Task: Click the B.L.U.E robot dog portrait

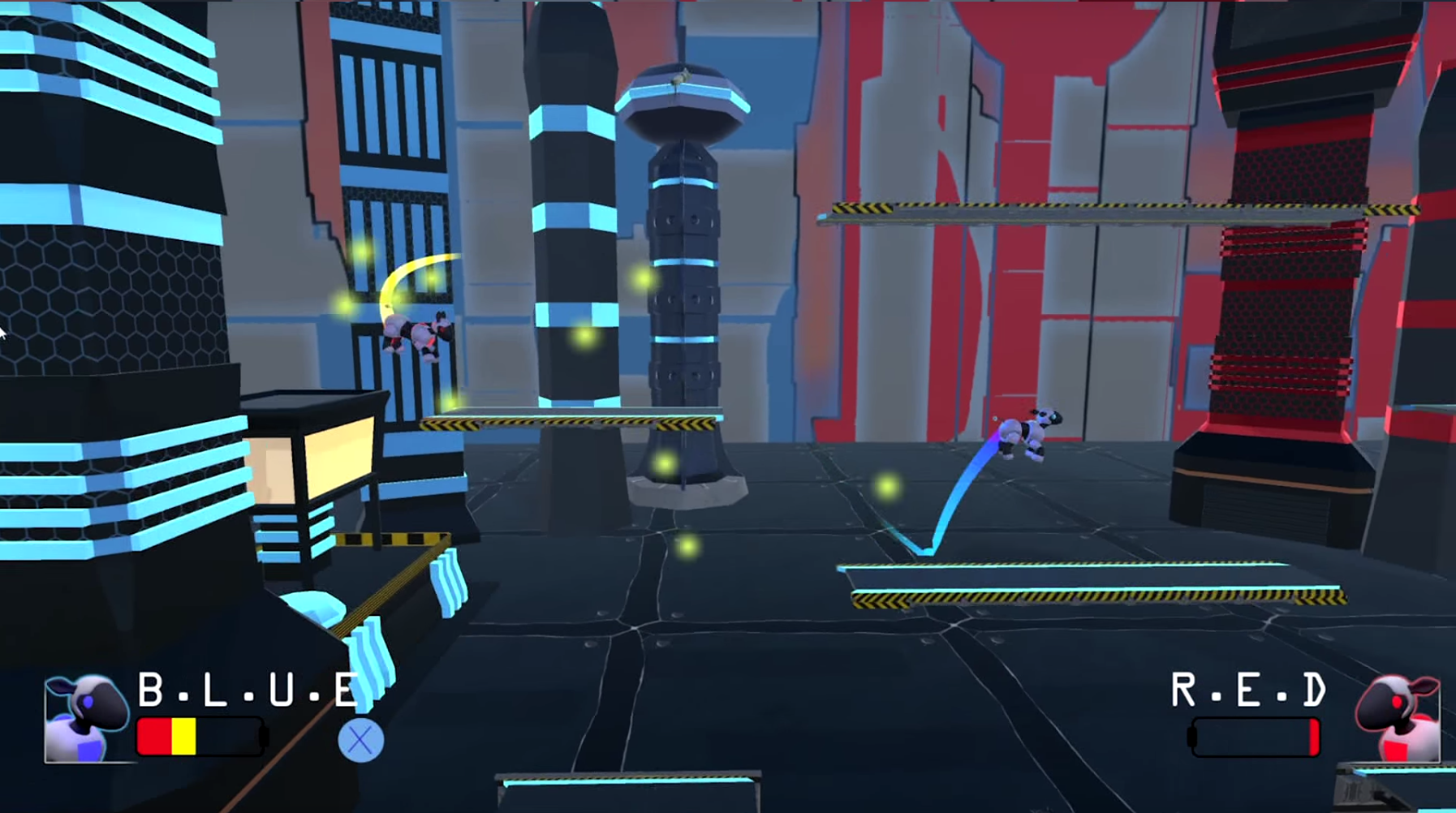Action: pos(86,719)
